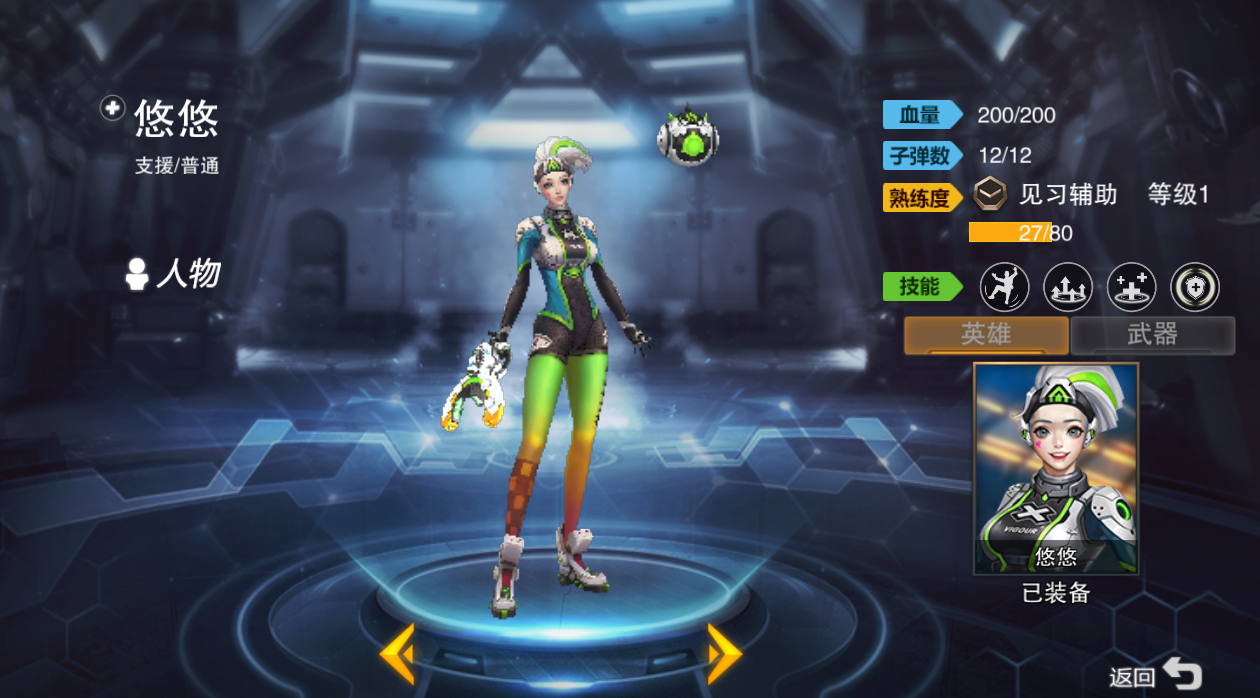Screen dimensions: 1260x698
Task: Click the plus icon beside 悠悠 name
Action: coord(113,109)
